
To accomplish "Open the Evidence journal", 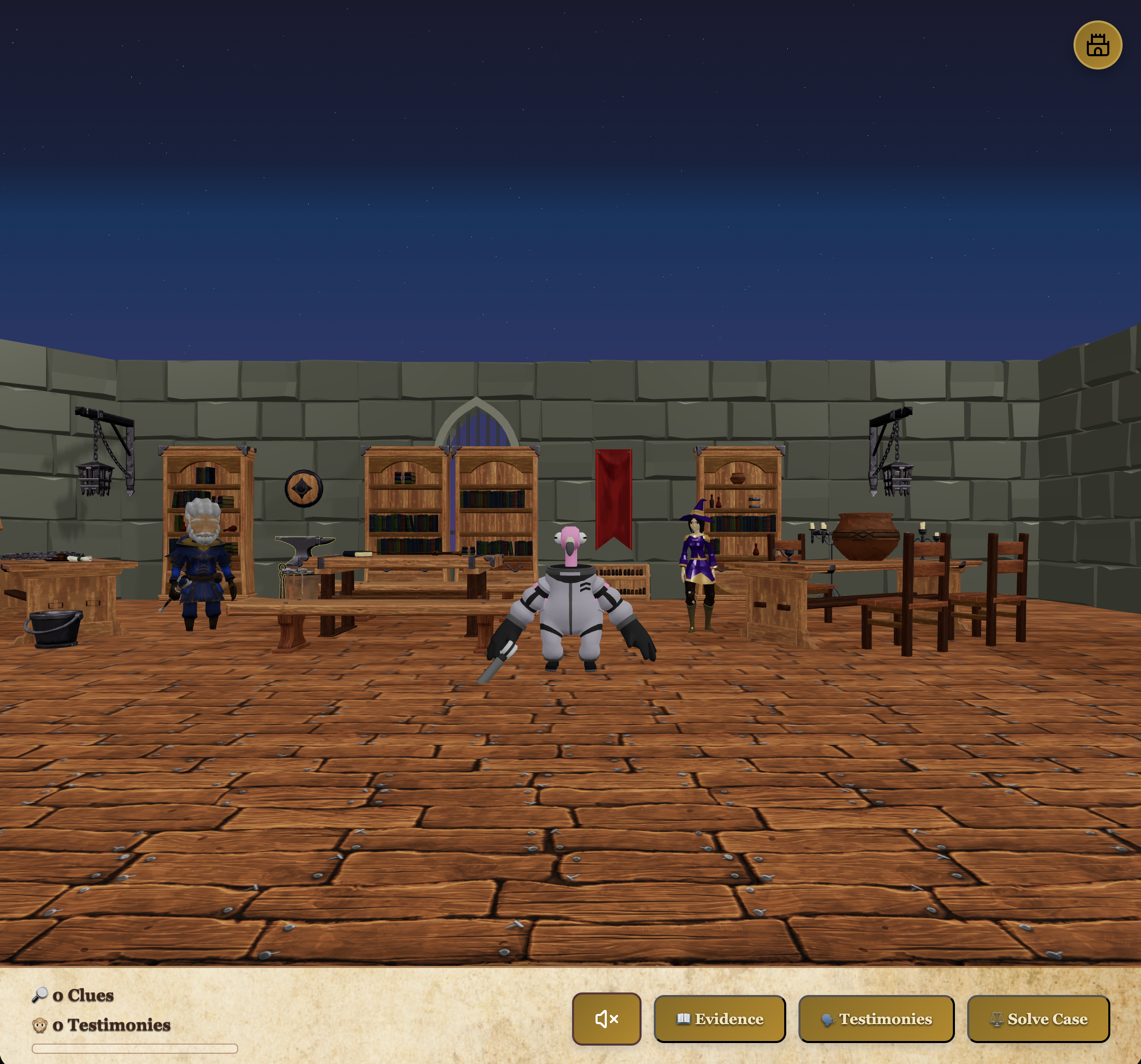I will [x=719, y=1019].
